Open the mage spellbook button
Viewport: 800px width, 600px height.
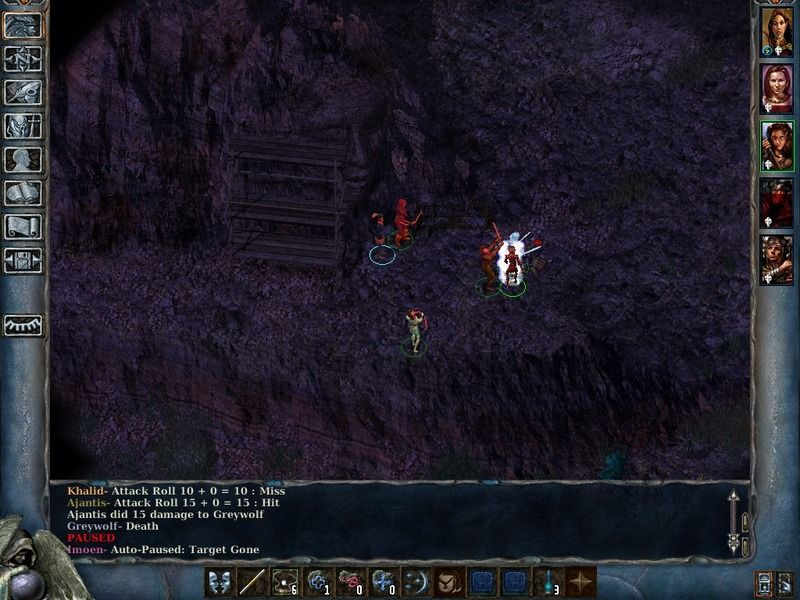click(24, 192)
